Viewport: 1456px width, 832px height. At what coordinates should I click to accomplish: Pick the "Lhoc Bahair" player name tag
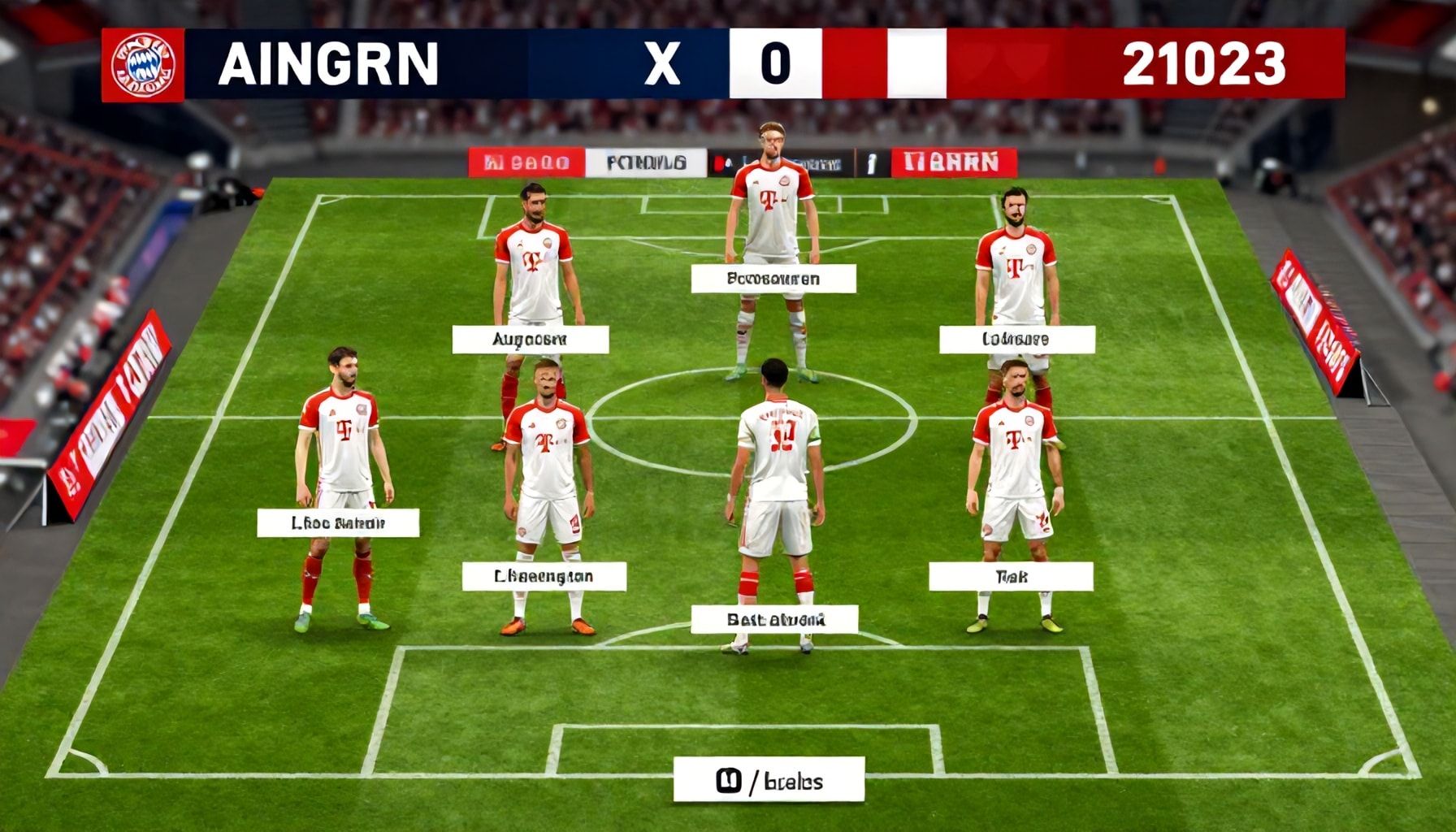pos(338,523)
